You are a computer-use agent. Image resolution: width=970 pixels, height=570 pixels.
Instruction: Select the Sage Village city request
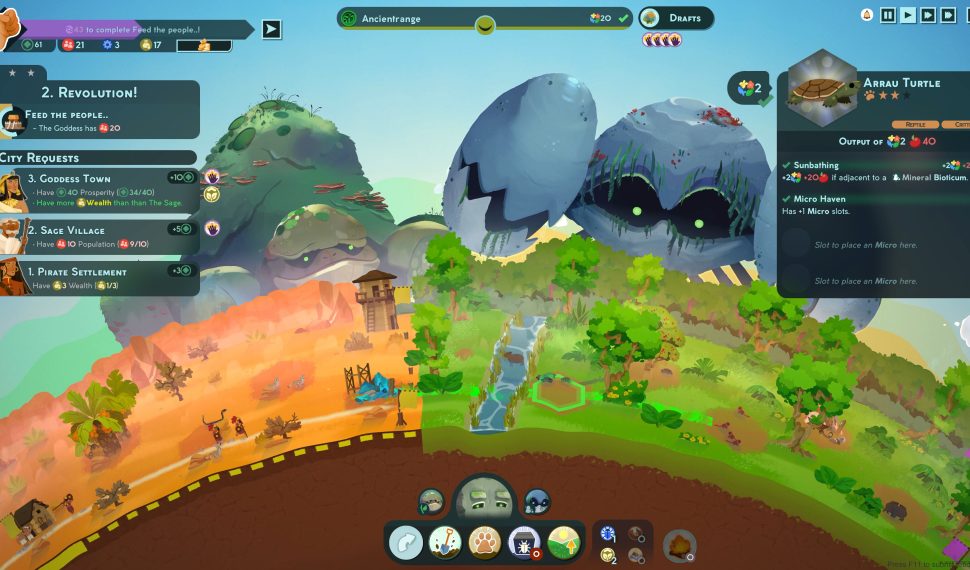[x=98, y=237]
